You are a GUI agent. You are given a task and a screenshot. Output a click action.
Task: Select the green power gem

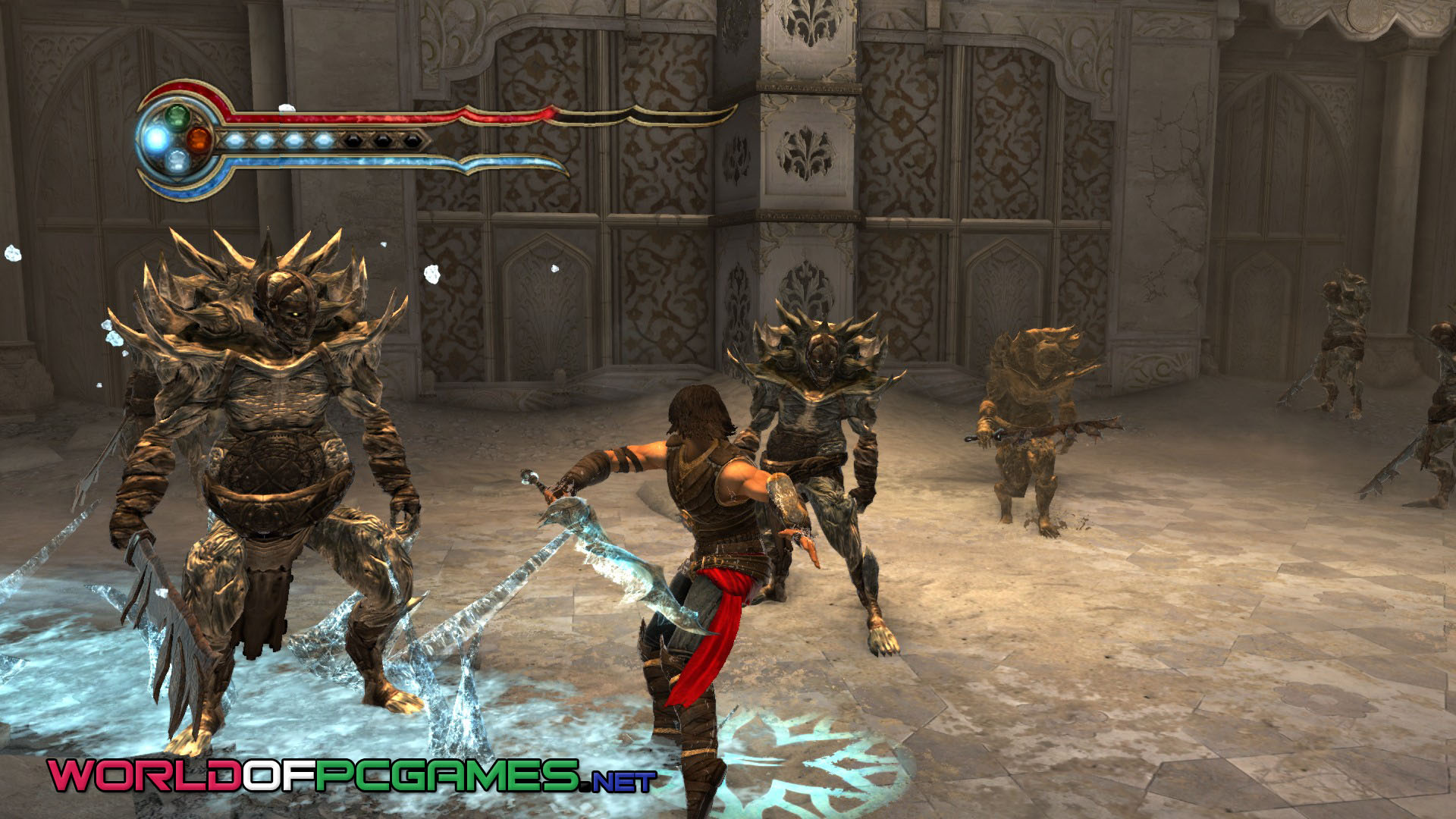[177, 116]
